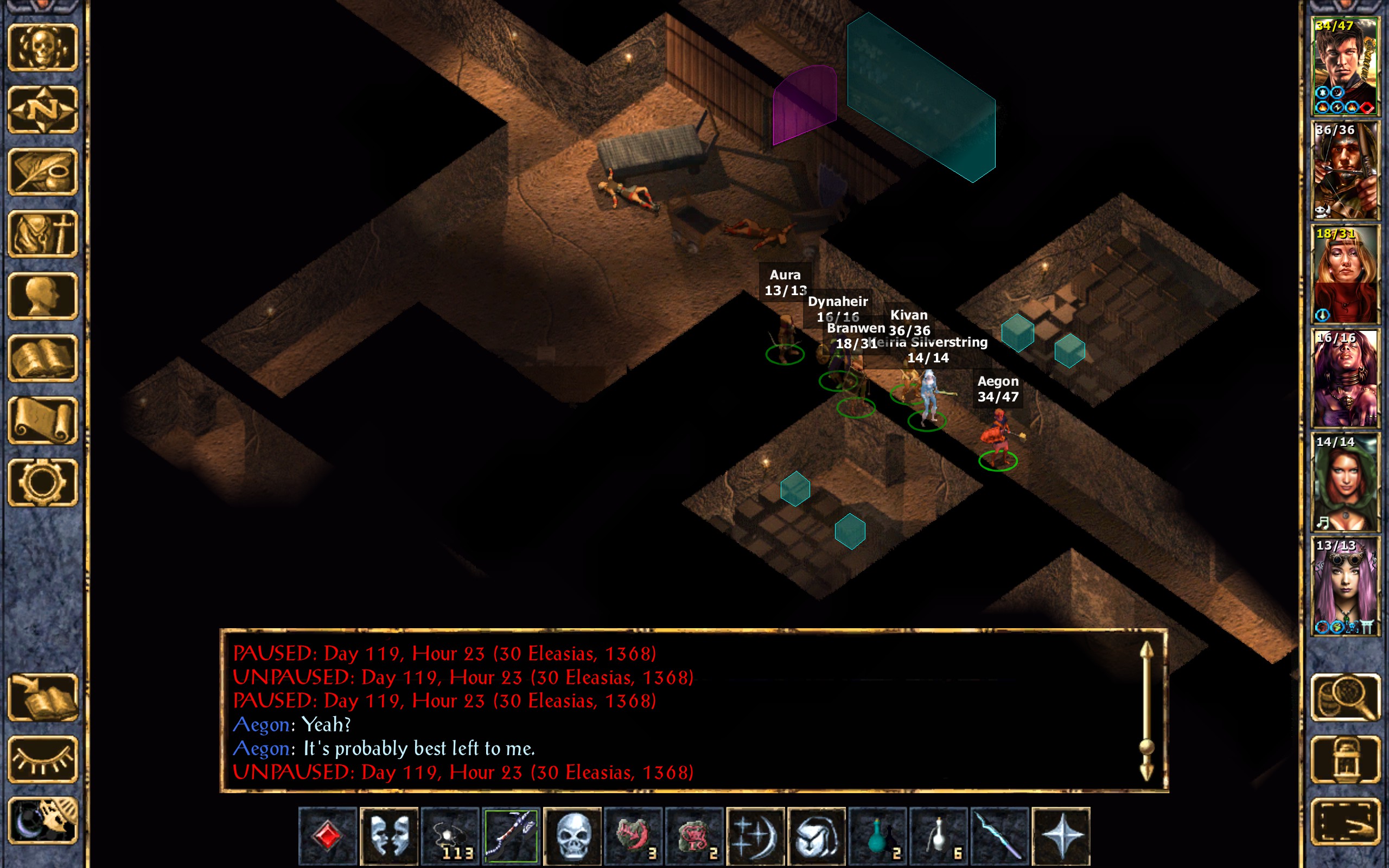Open the area map with the compass button
The height and width of the screenshot is (868, 1389).
point(42,110)
